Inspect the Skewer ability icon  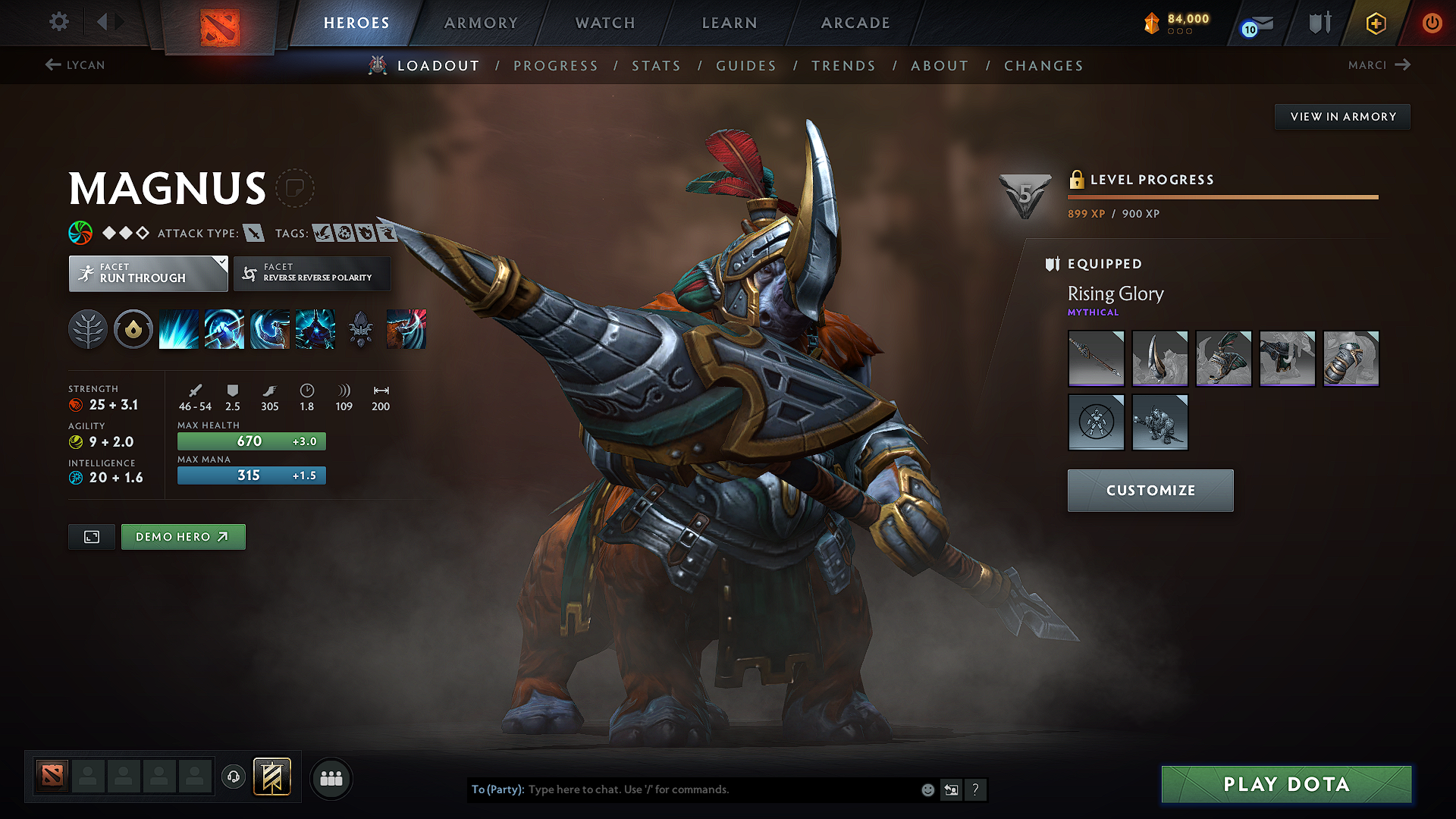coord(269,328)
